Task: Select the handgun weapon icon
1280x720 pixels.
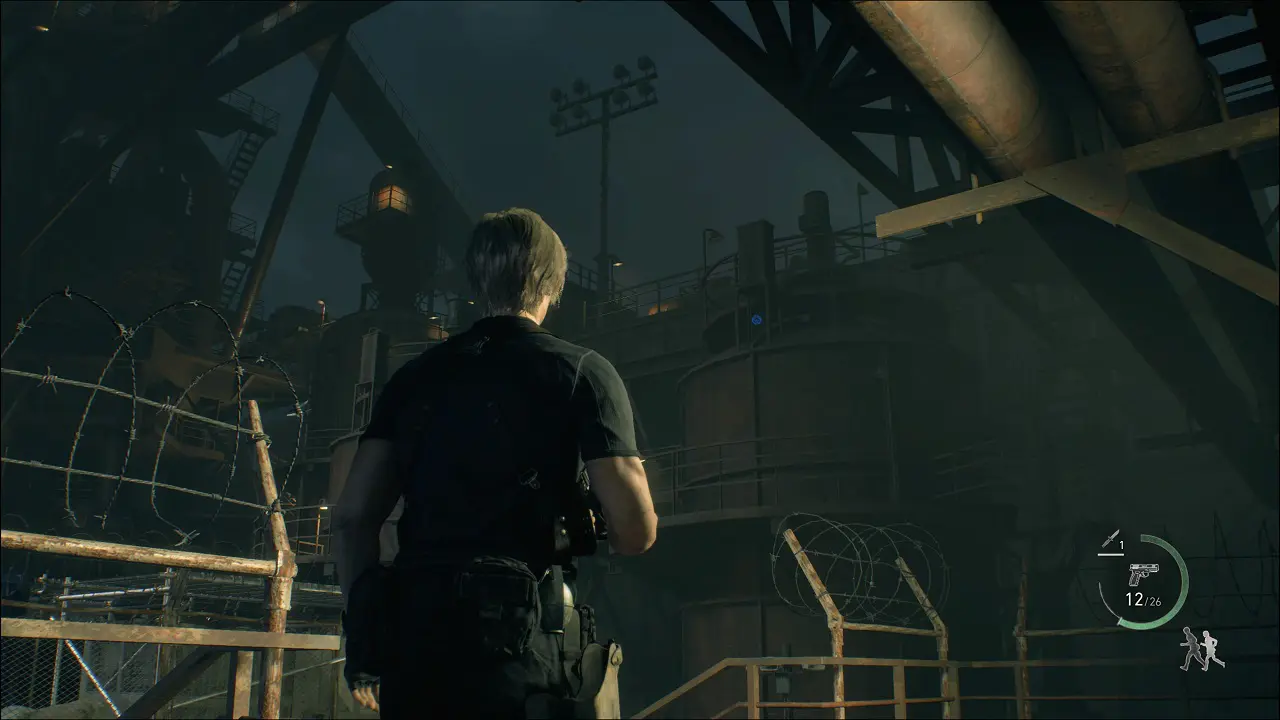Action: tap(1142, 574)
